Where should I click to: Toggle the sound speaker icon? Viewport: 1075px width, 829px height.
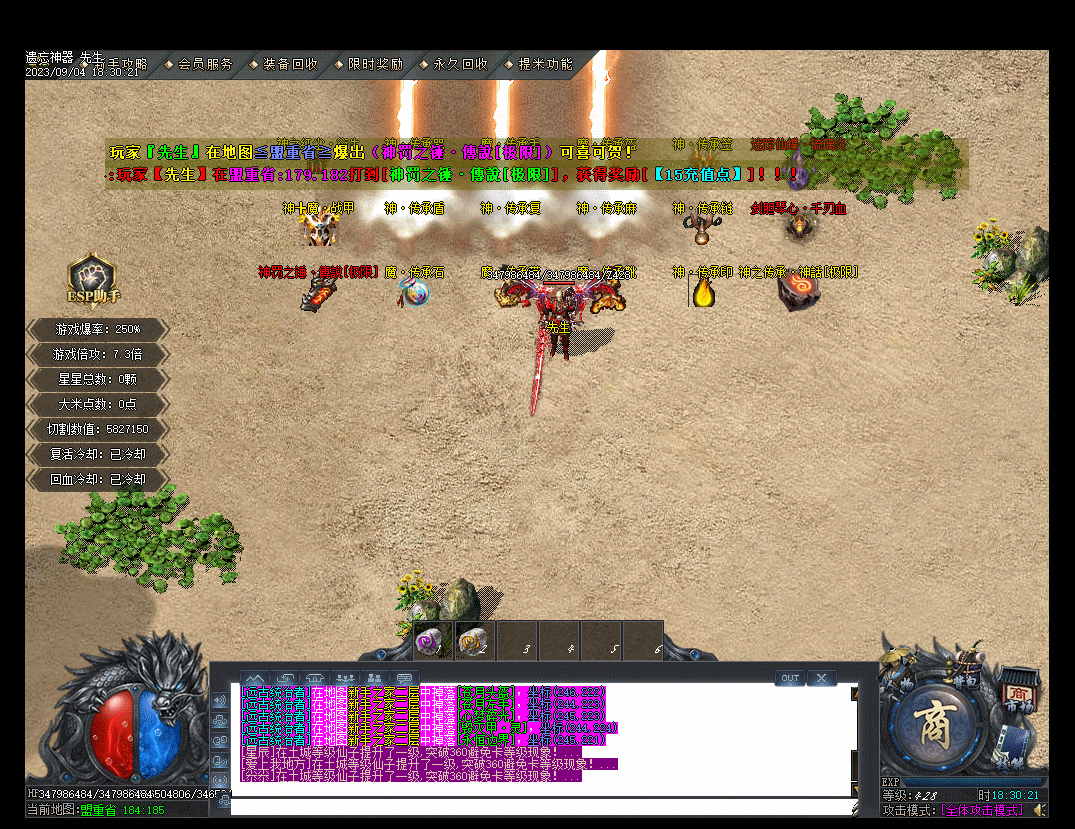[x=1040, y=809]
